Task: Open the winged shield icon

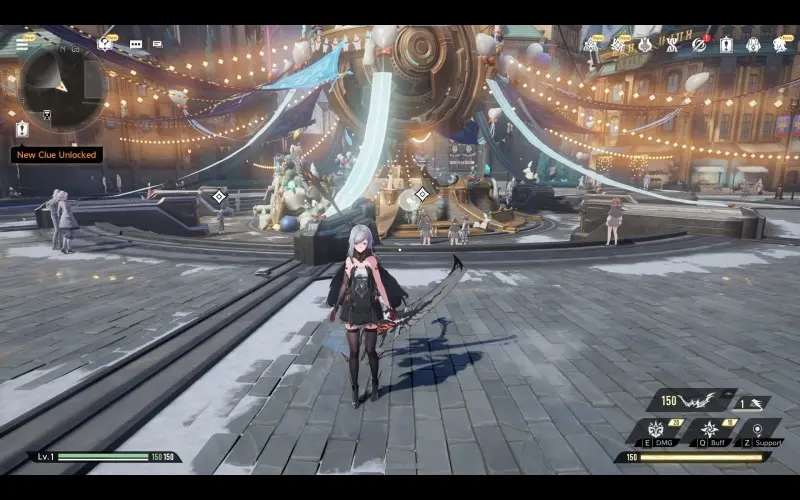Action: point(753,45)
